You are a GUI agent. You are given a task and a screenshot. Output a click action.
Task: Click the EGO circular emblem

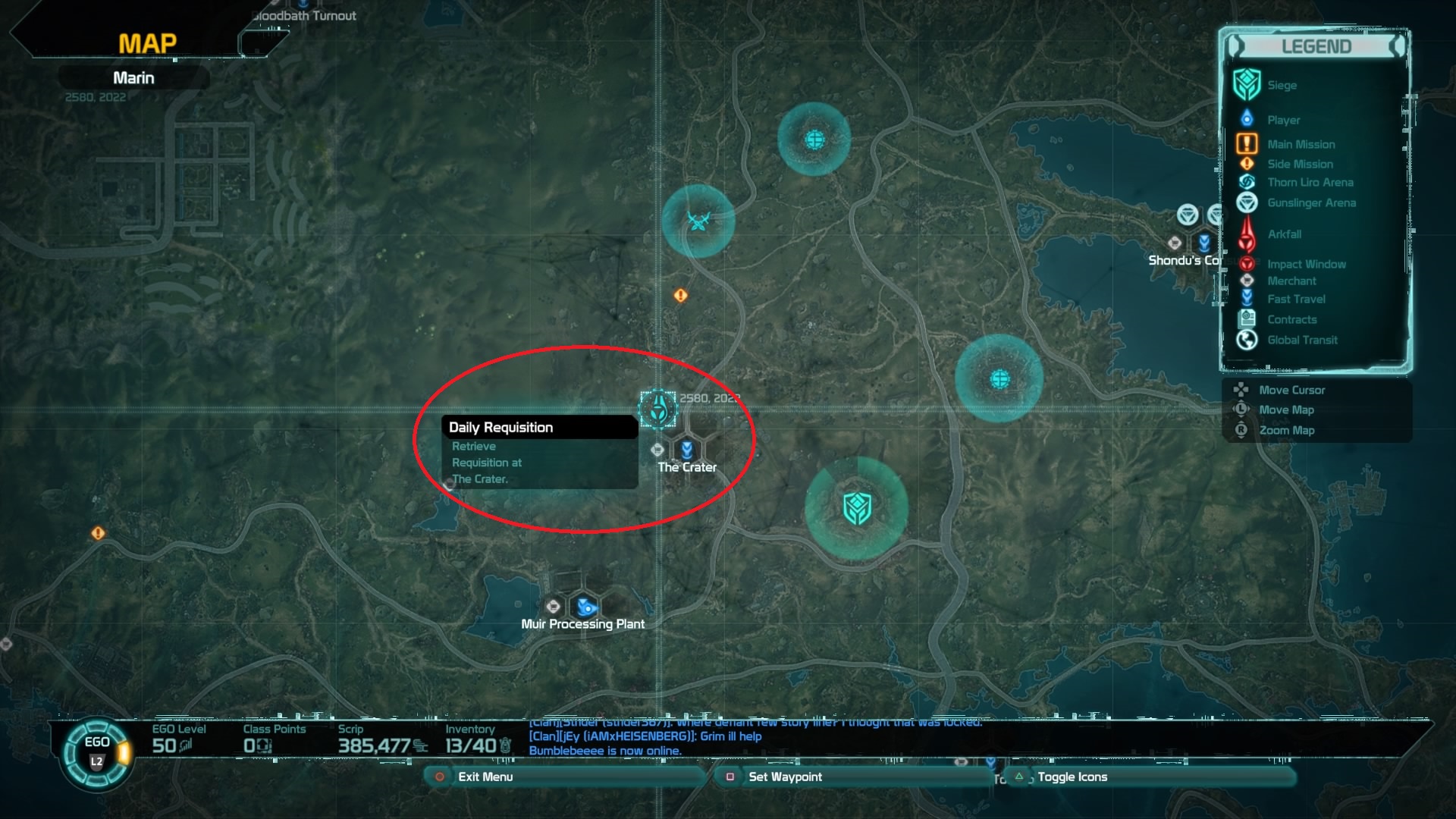pyautogui.click(x=97, y=752)
